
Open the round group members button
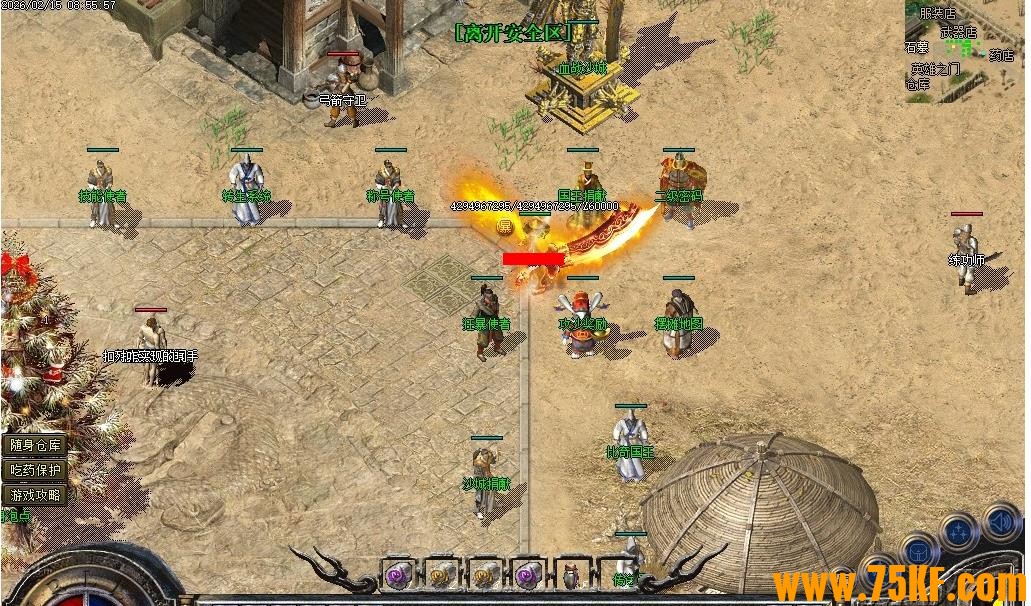click(959, 532)
